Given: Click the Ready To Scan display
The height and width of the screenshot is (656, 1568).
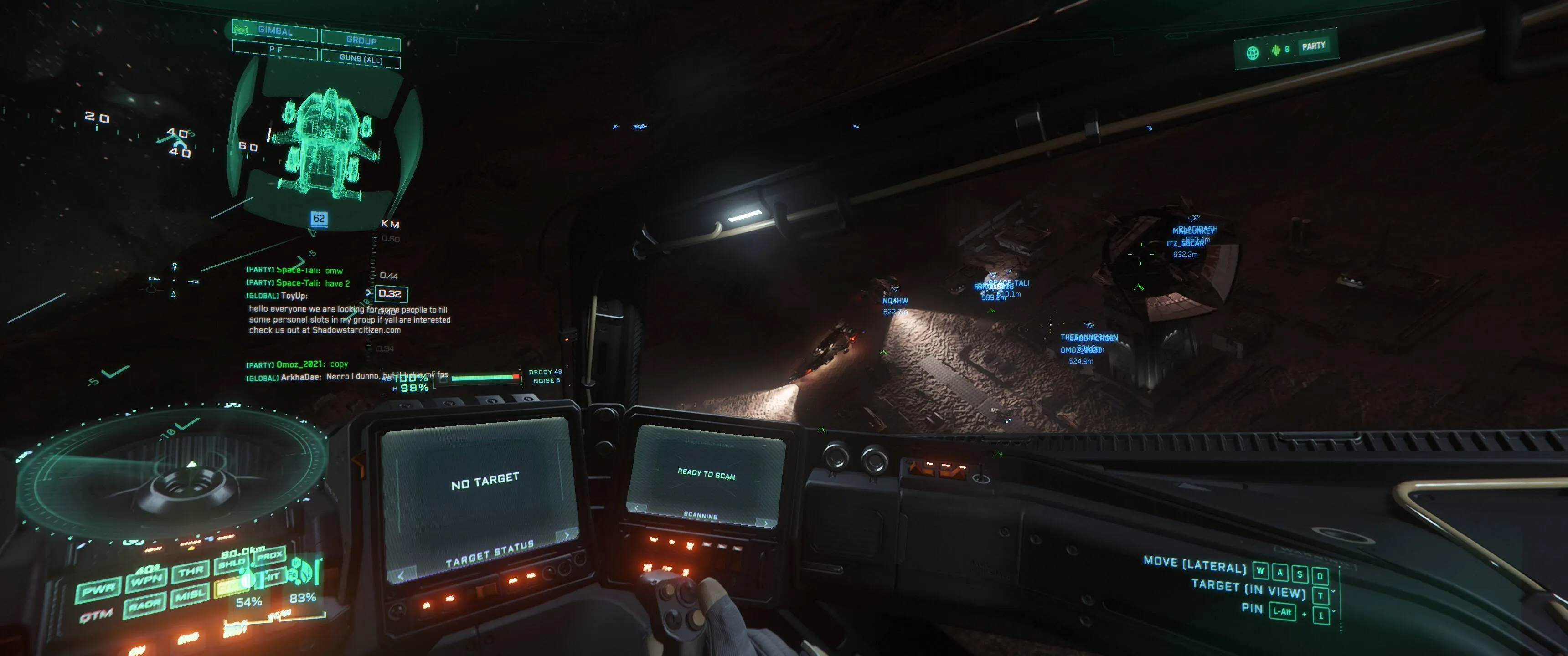Looking at the screenshot, I should [706, 474].
